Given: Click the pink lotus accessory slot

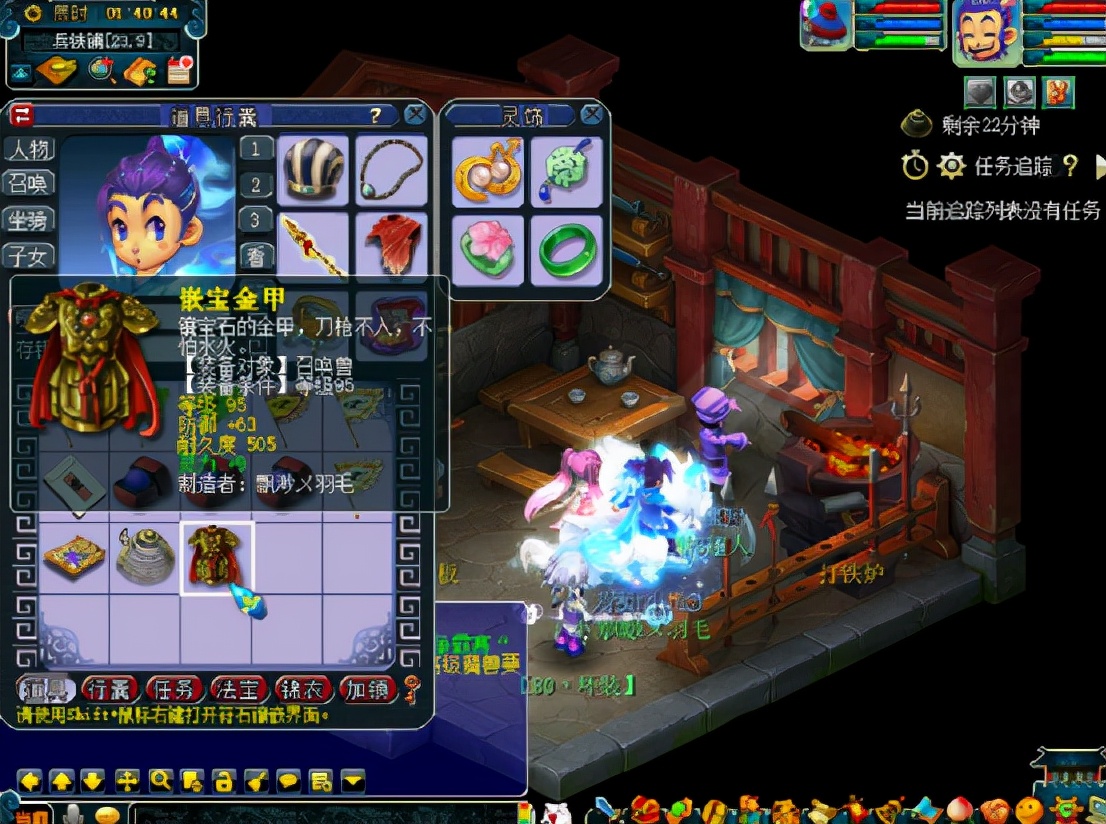Looking at the screenshot, I should 488,250.
